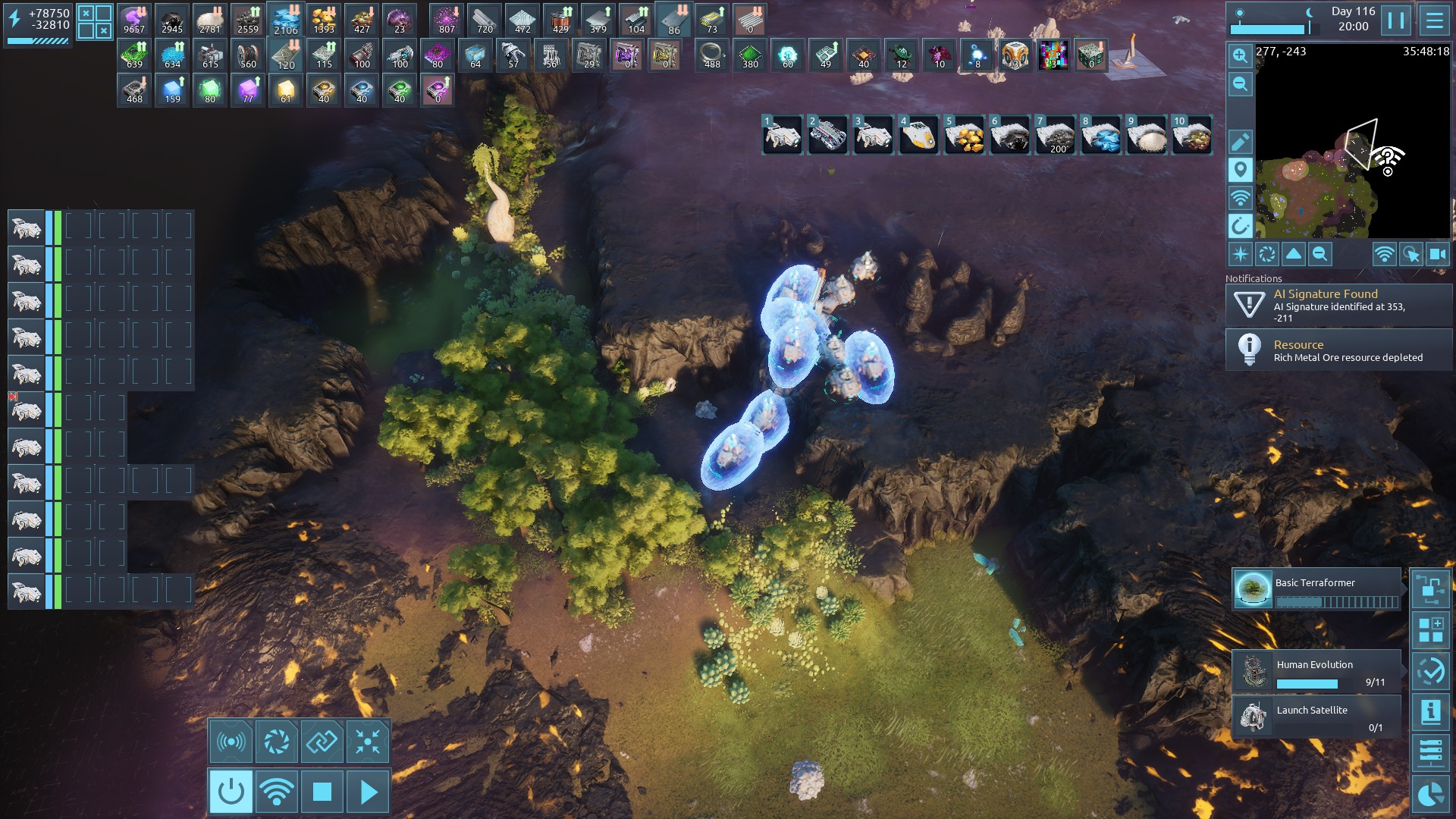Select hotbar slot 8 with blue crystals
The image size is (1456, 819).
pos(1100,136)
